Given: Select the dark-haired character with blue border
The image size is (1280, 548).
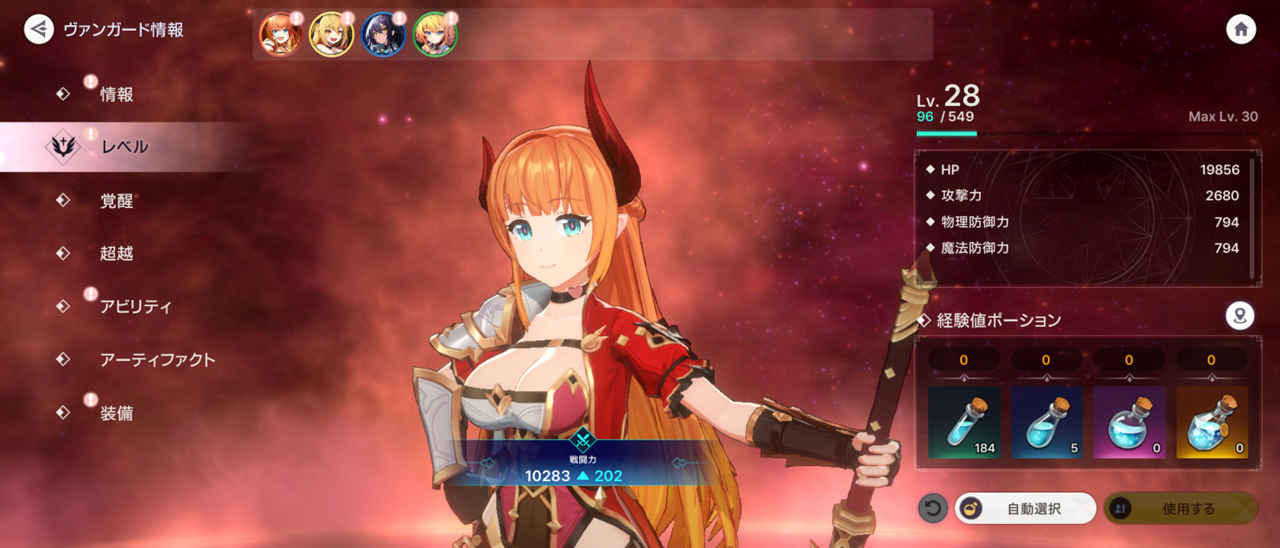Looking at the screenshot, I should tap(383, 35).
